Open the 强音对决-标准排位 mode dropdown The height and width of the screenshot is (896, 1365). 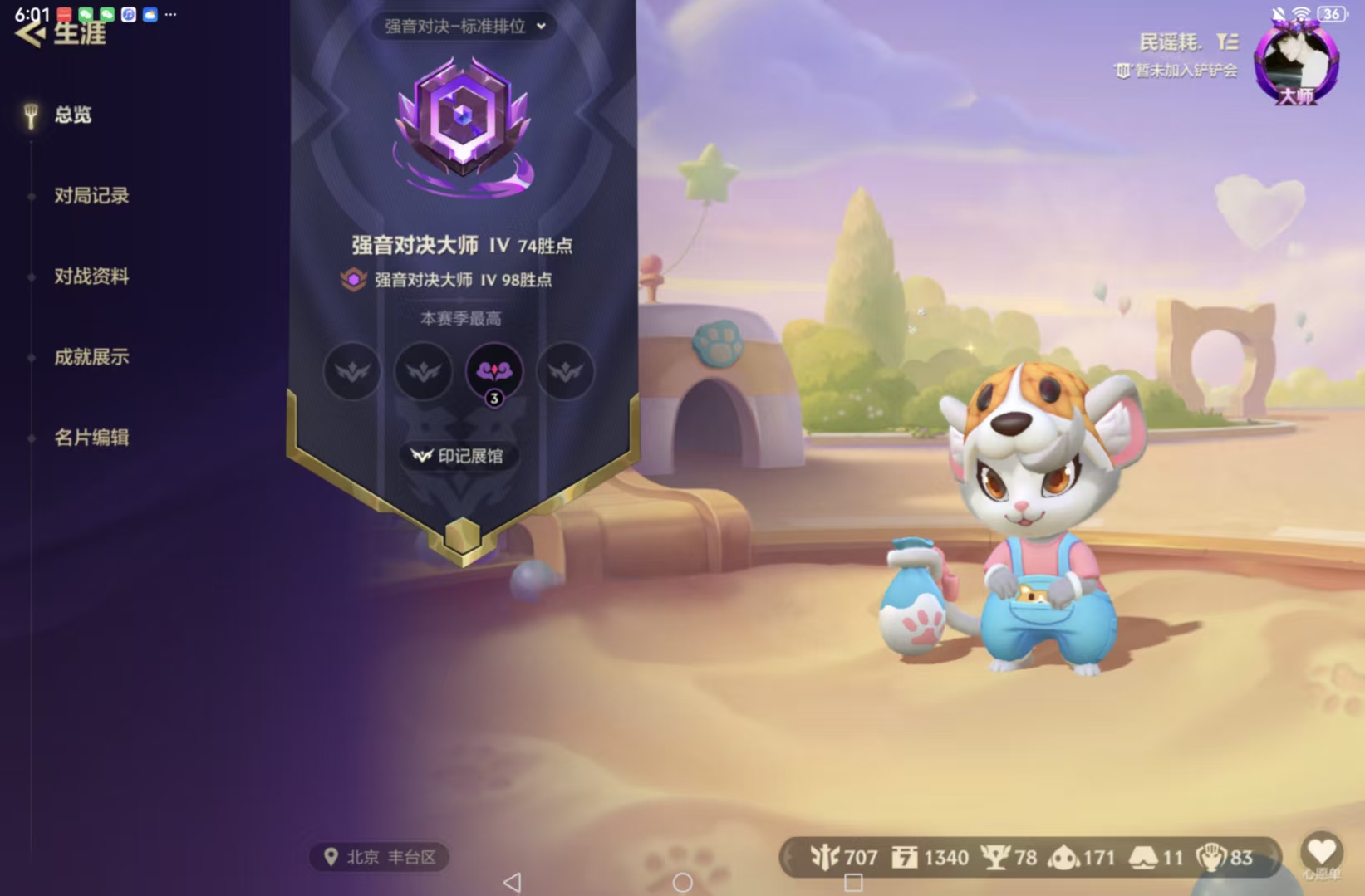tap(463, 27)
